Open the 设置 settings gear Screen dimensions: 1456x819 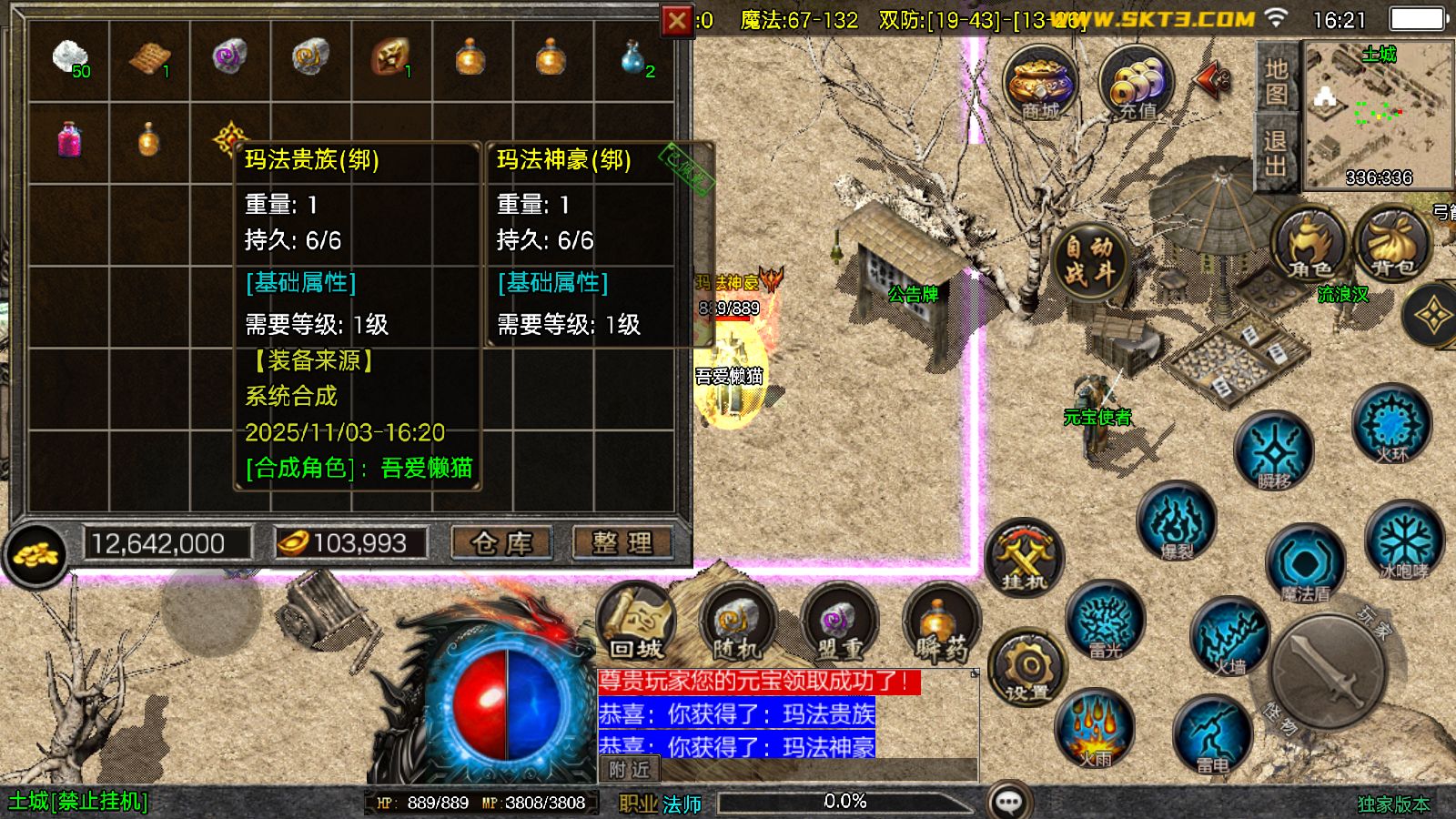pos(1027,669)
